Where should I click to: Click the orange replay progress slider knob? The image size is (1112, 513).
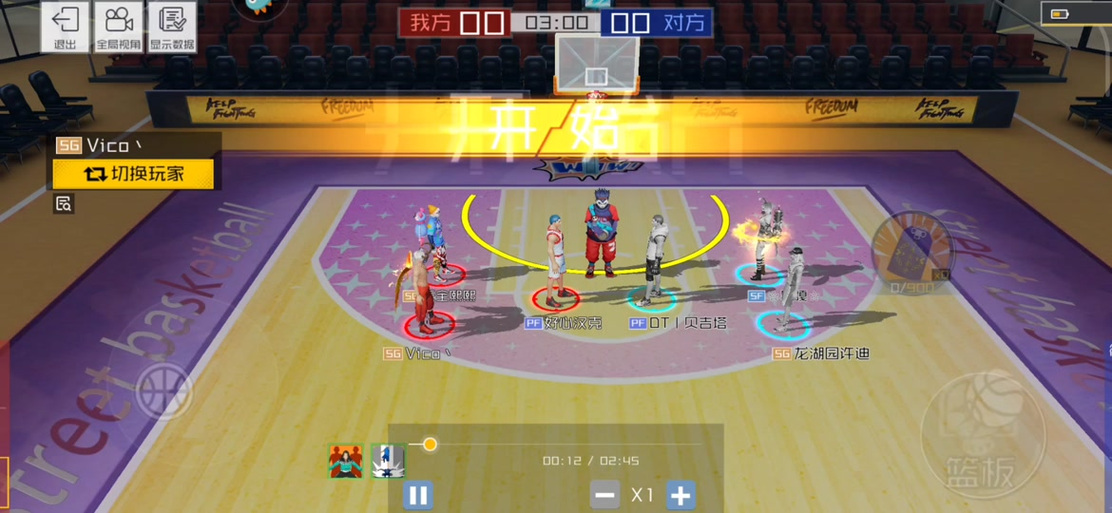click(x=430, y=444)
